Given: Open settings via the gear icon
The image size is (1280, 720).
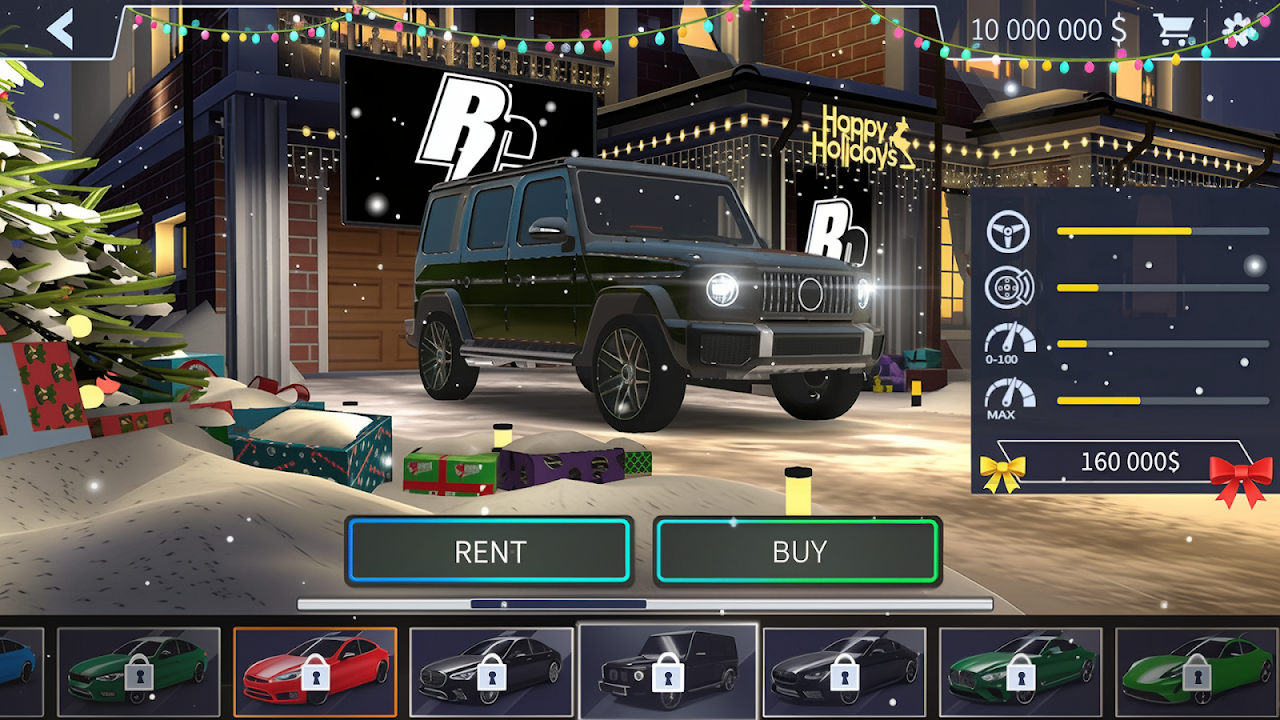Looking at the screenshot, I should [x=1240, y=29].
